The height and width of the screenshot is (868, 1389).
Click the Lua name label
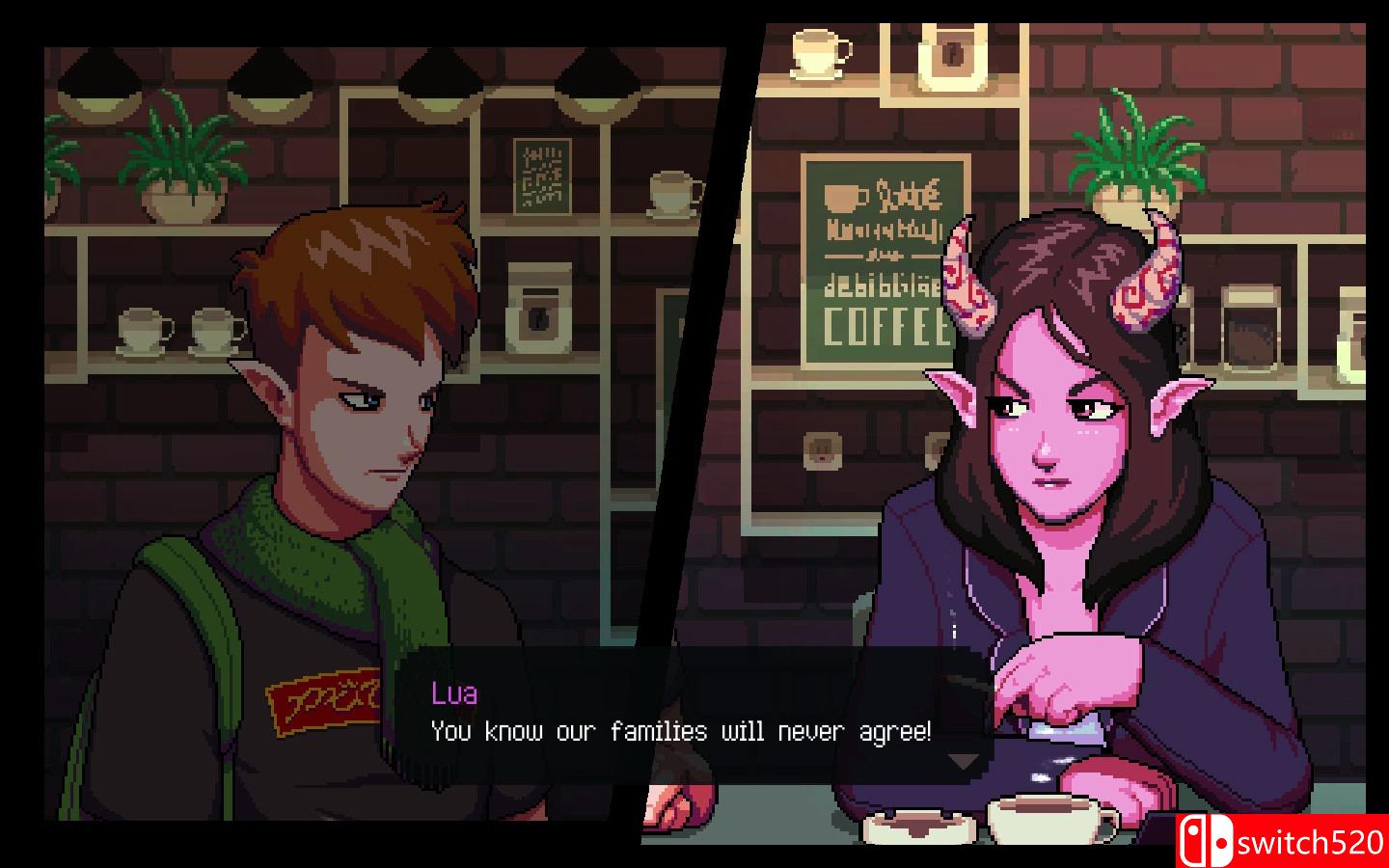coord(456,693)
